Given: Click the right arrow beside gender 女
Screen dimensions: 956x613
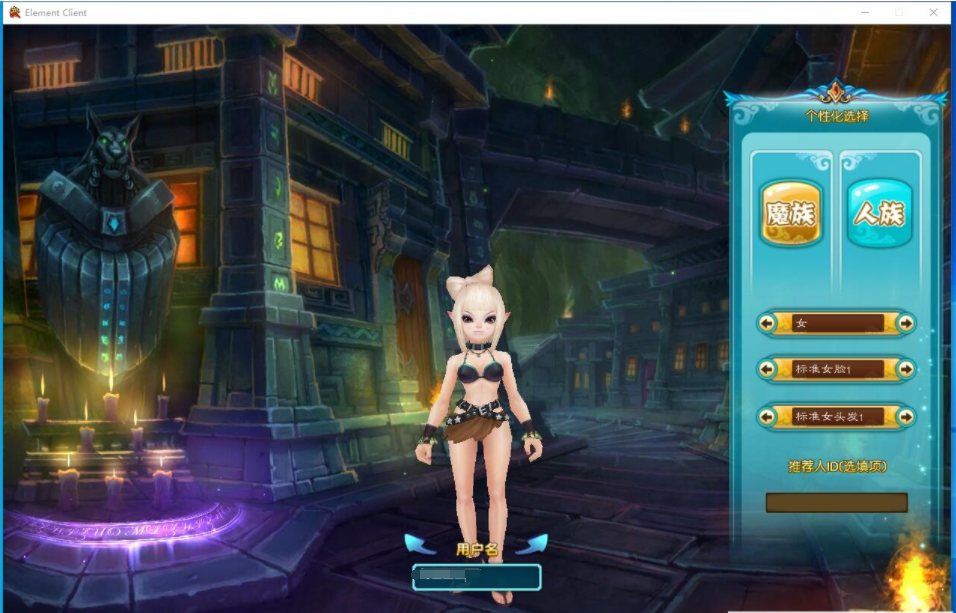Looking at the screenshot, I should (905, 323).
